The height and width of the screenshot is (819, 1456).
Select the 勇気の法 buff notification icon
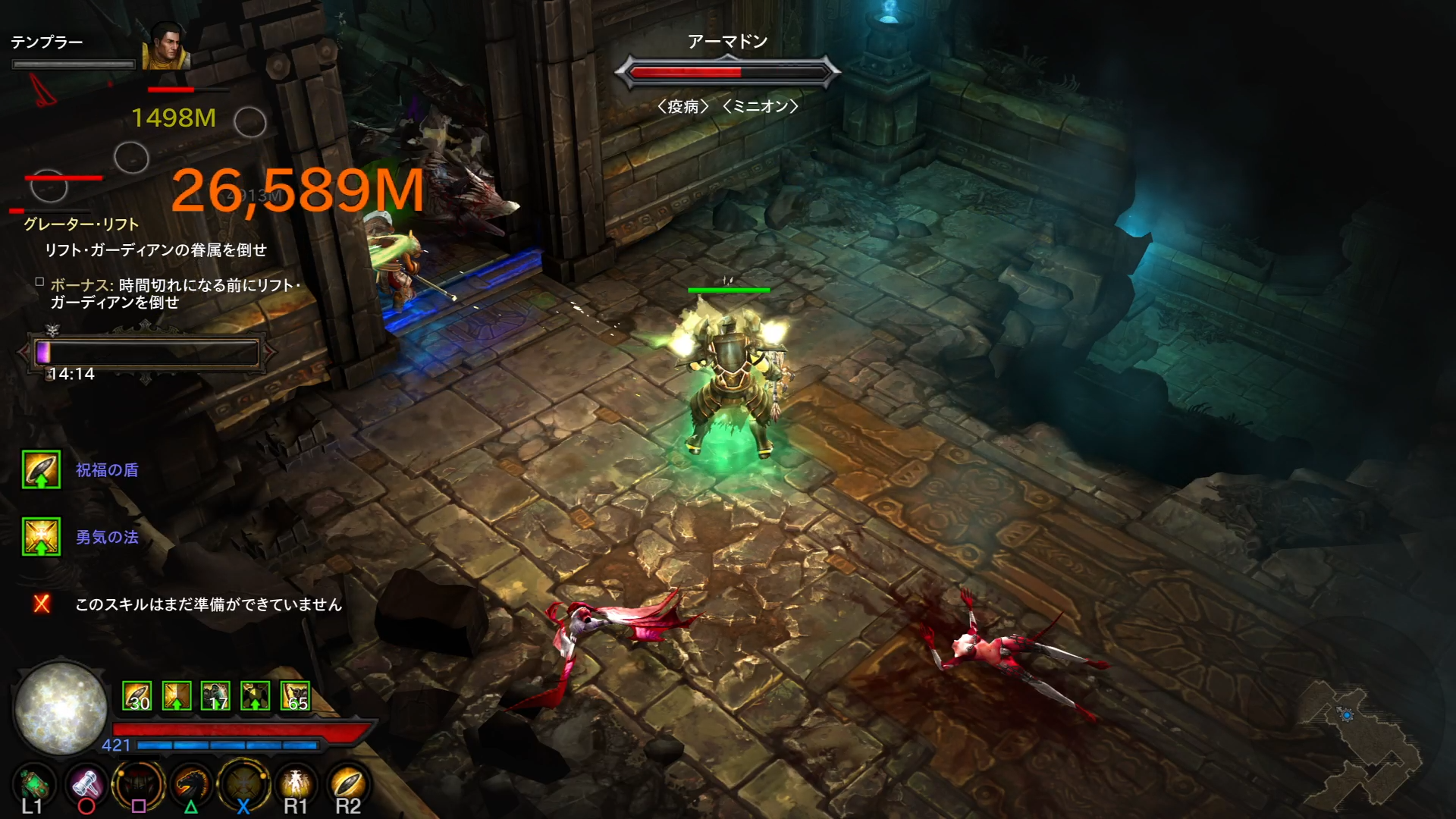[x=41, y=537]
